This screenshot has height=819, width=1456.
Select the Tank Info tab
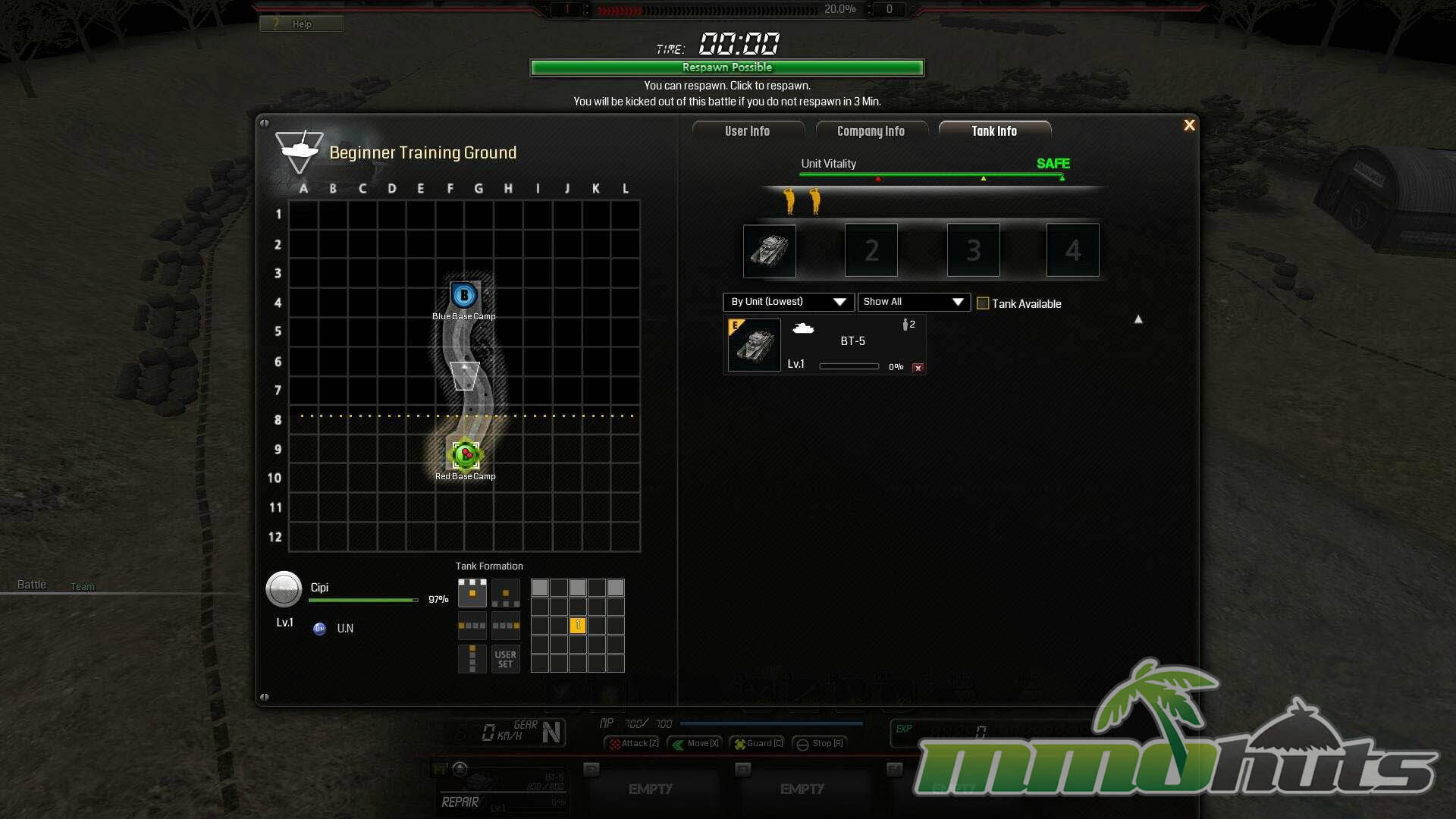click(x=994, y=131)
